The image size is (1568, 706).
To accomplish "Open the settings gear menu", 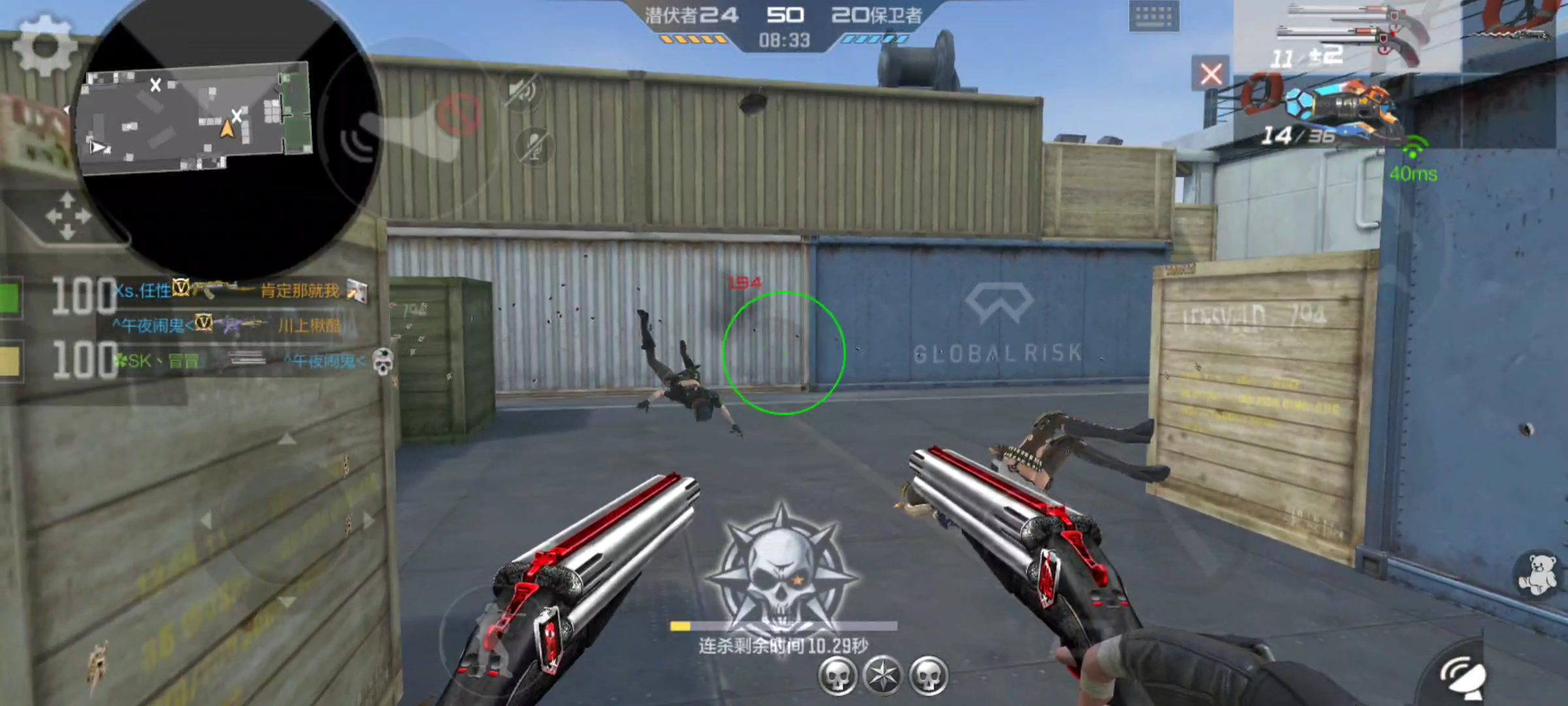I will (44, 46).
